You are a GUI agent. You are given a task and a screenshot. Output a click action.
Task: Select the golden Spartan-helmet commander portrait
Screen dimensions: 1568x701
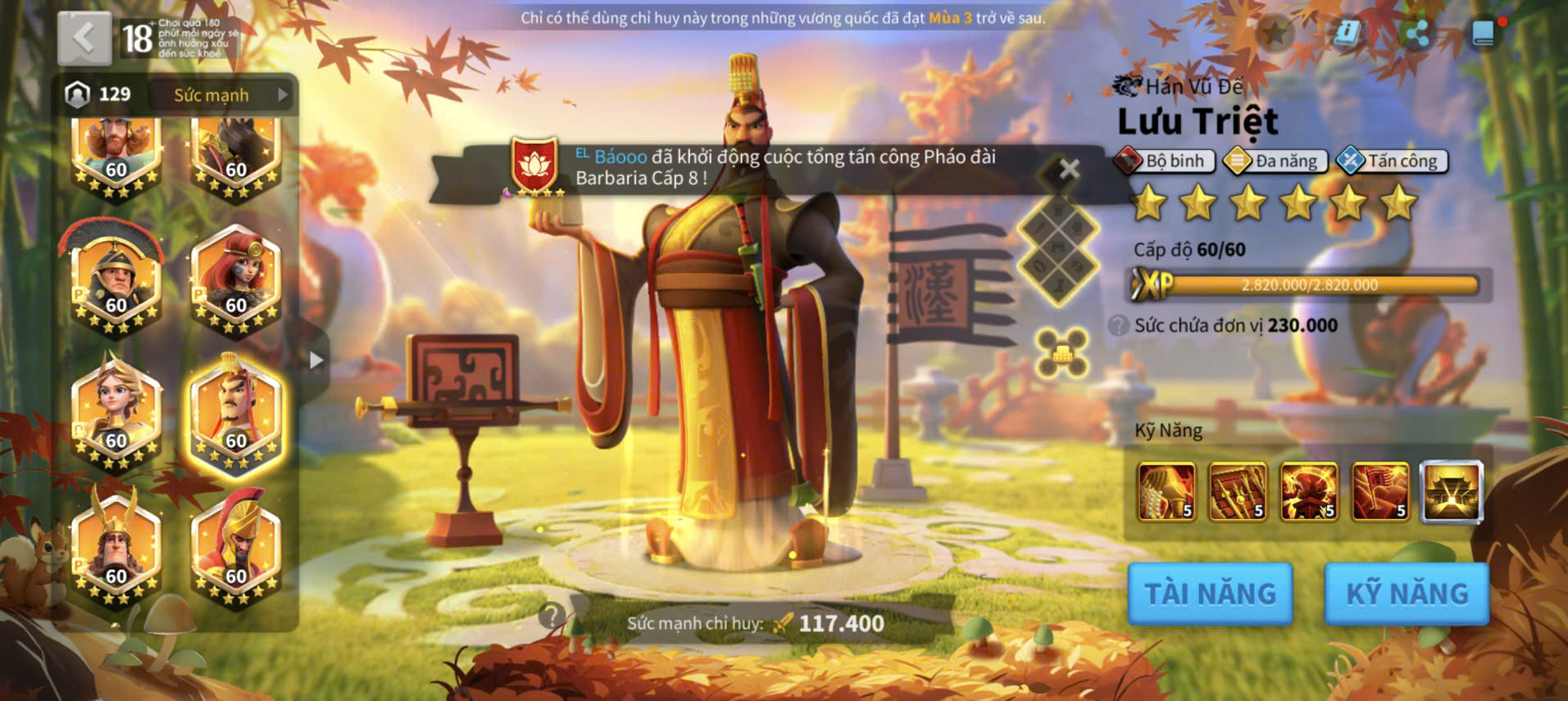tap(235, 551)
